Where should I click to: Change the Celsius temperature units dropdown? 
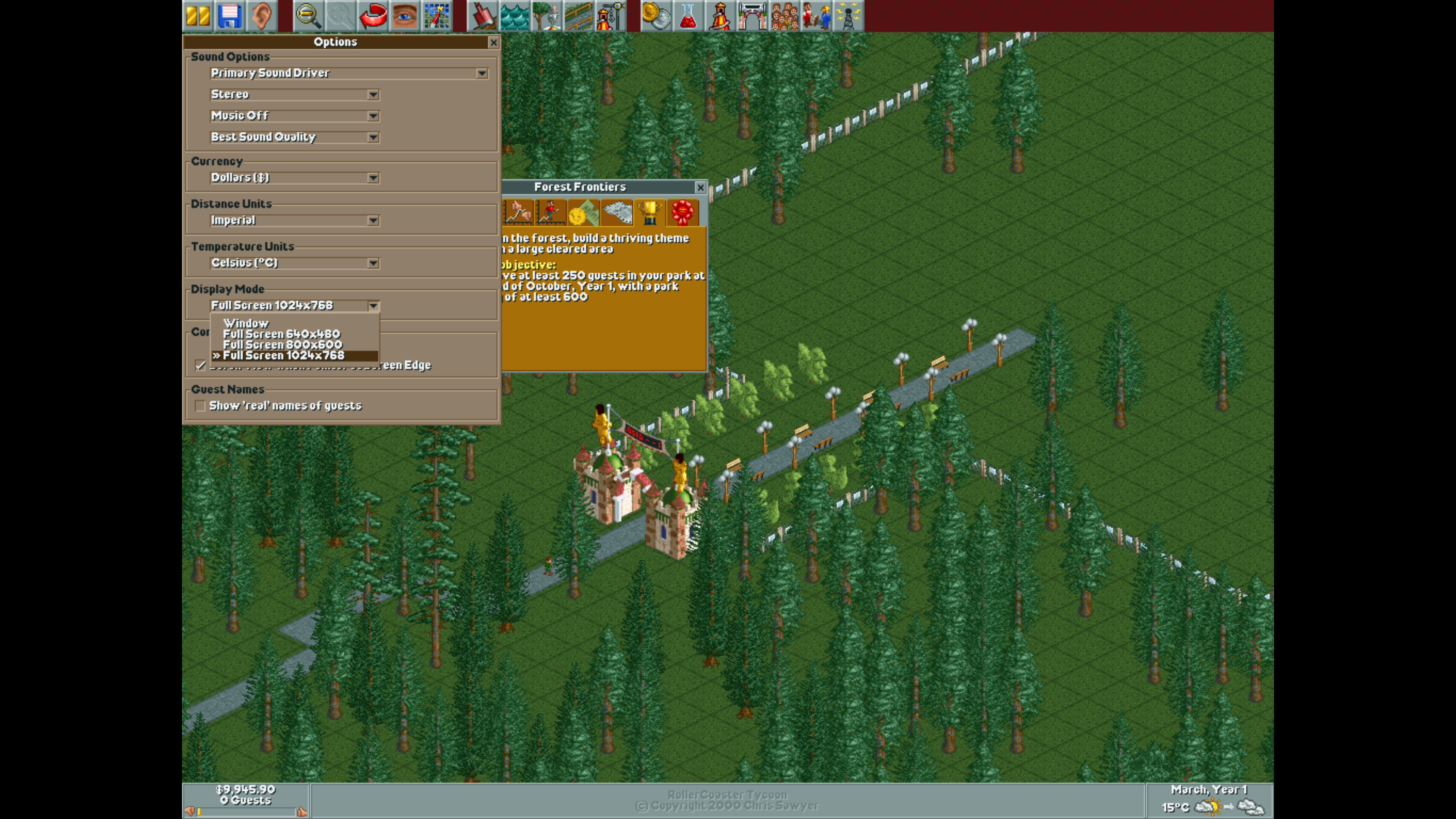(x=373, y=264)
